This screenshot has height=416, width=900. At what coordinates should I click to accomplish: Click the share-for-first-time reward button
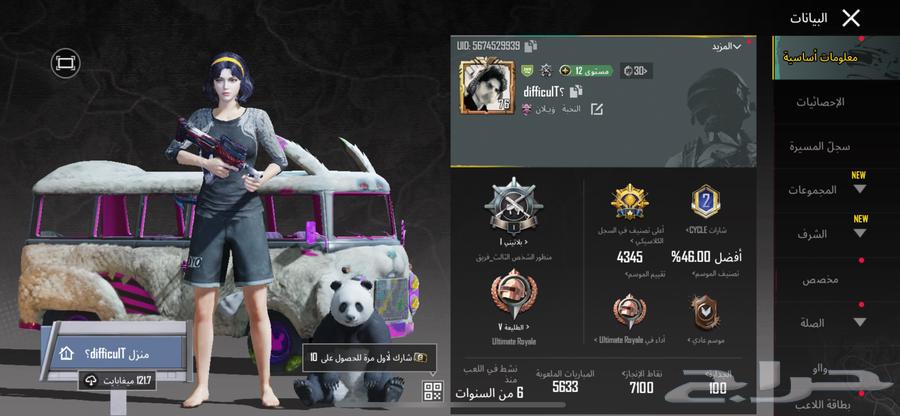click(371, 357)
